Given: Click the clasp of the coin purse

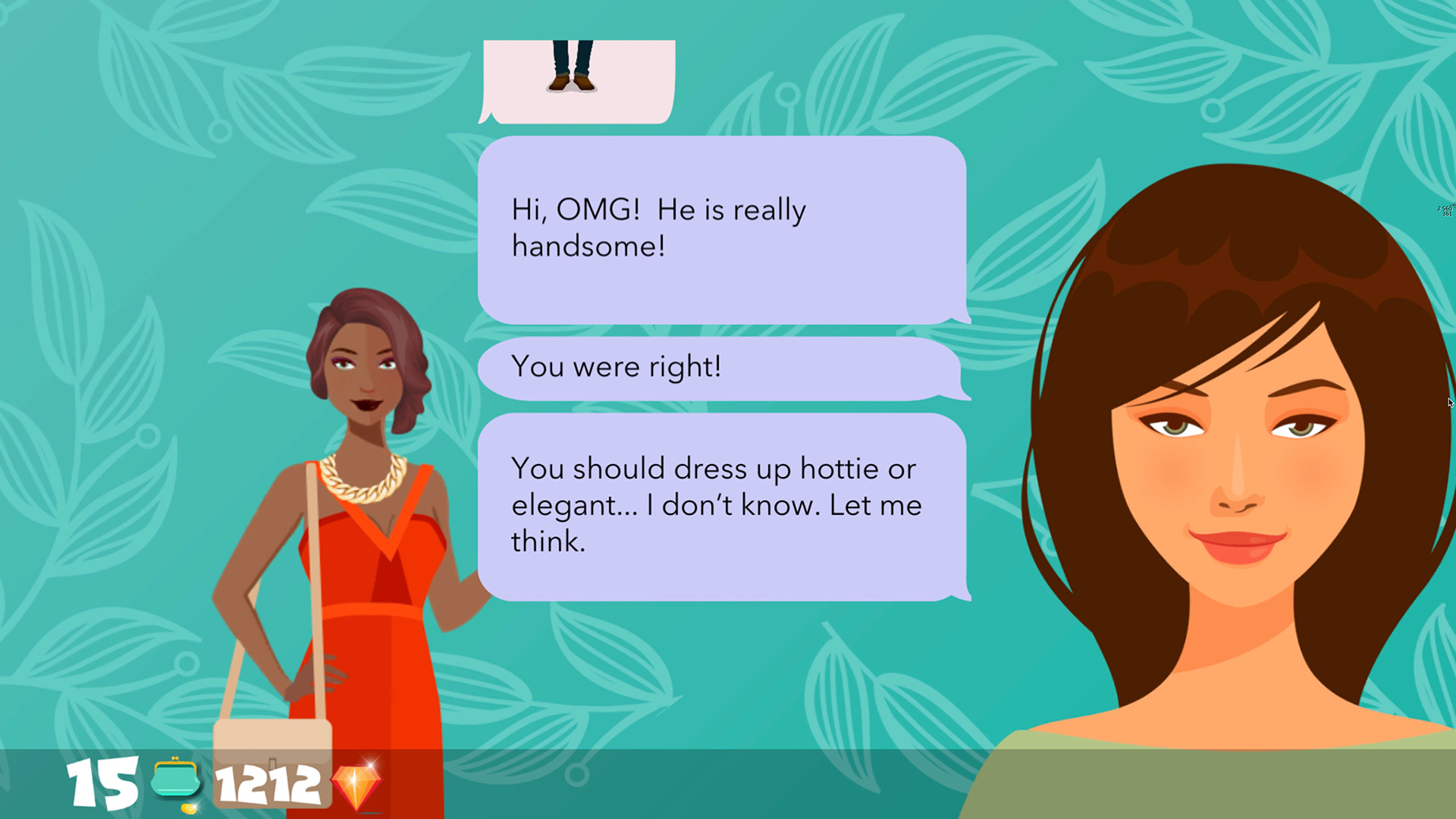Looking at the screenshot, I should point(175,760).
